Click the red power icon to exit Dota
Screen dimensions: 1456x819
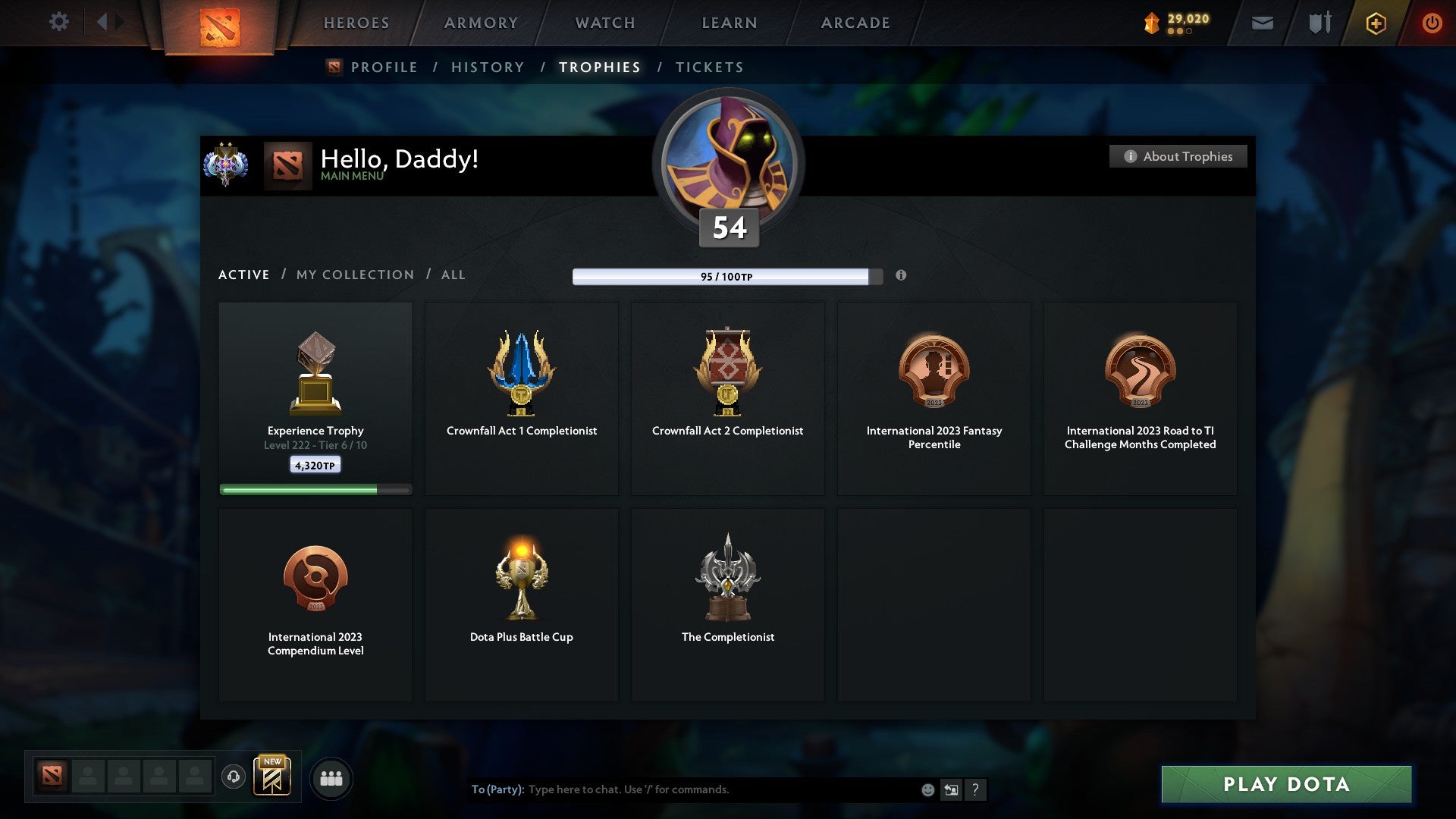1432,23
